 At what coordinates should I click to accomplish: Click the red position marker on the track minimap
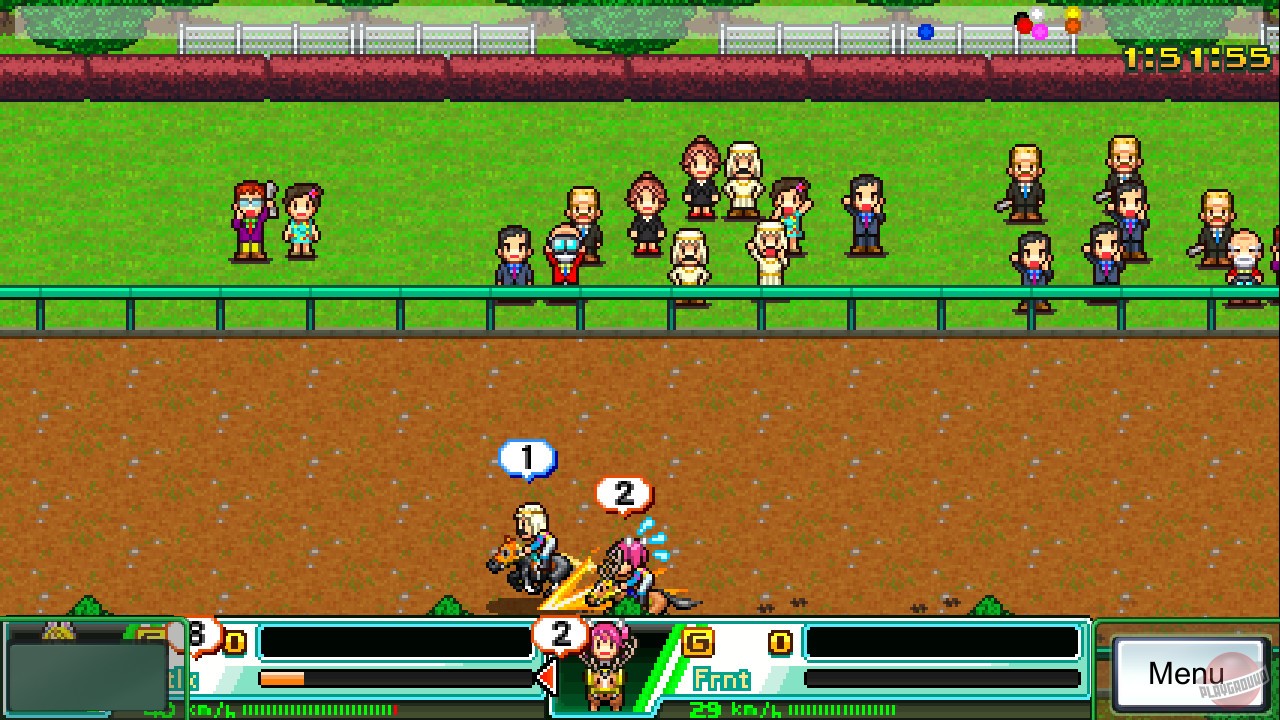click(x=1025, y=26)
